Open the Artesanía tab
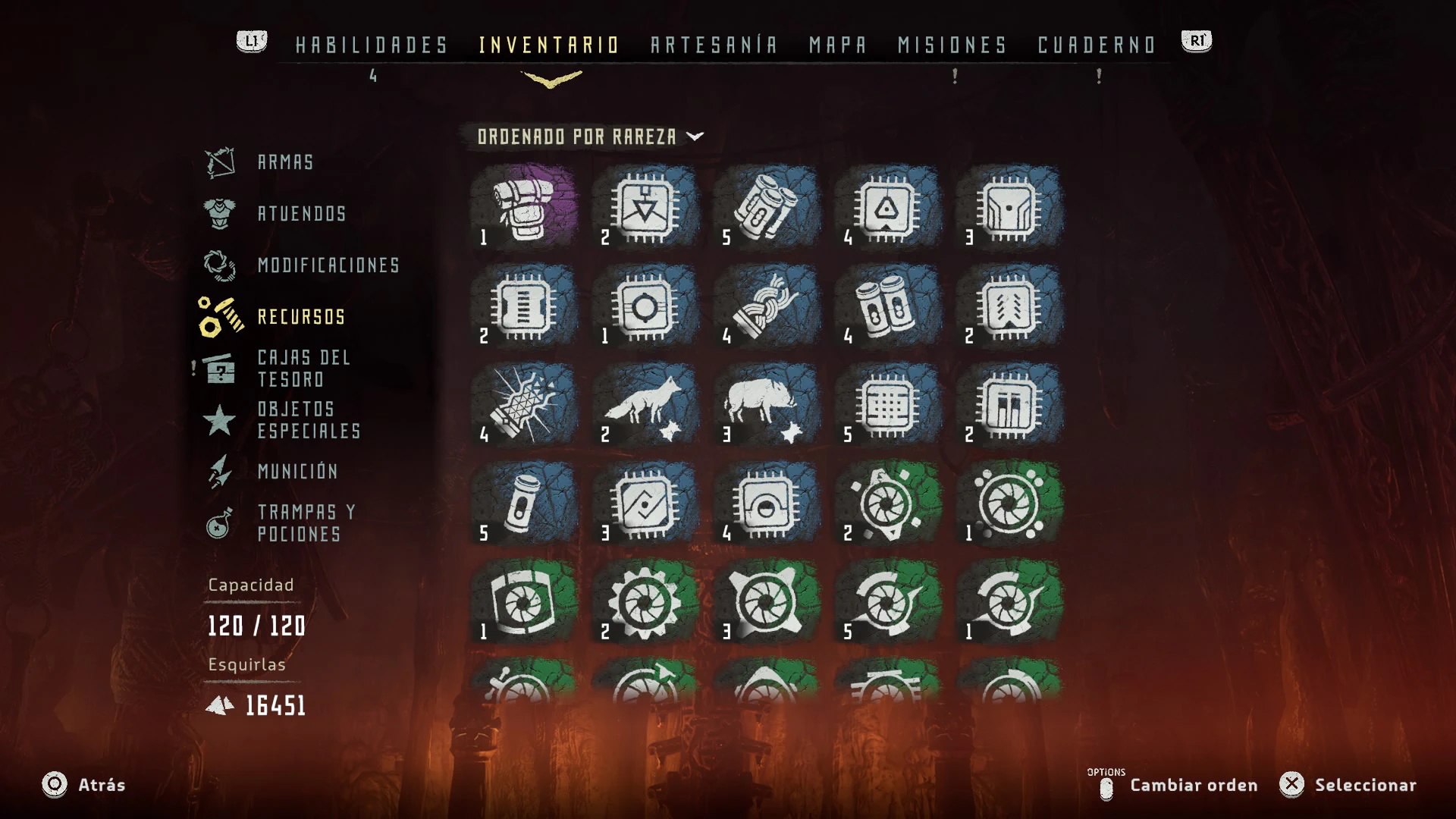 pos(714,45)
